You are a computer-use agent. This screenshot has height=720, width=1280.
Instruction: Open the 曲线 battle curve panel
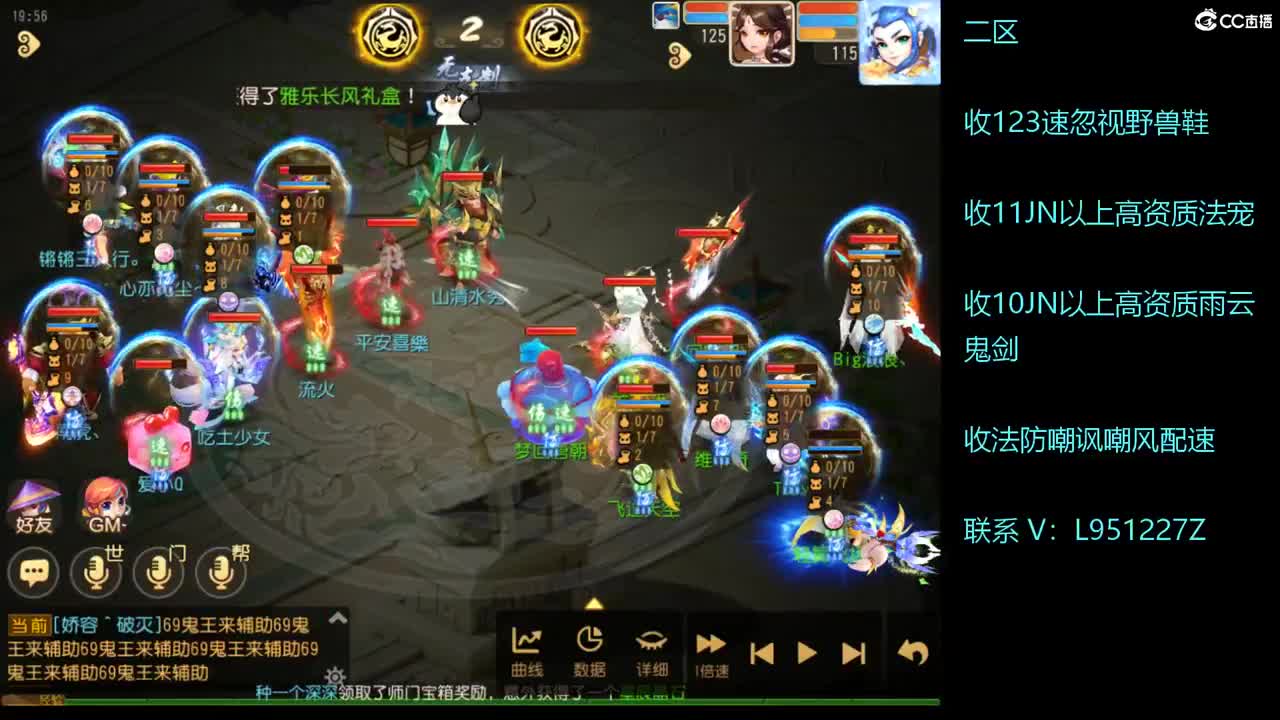click(525, 650)
